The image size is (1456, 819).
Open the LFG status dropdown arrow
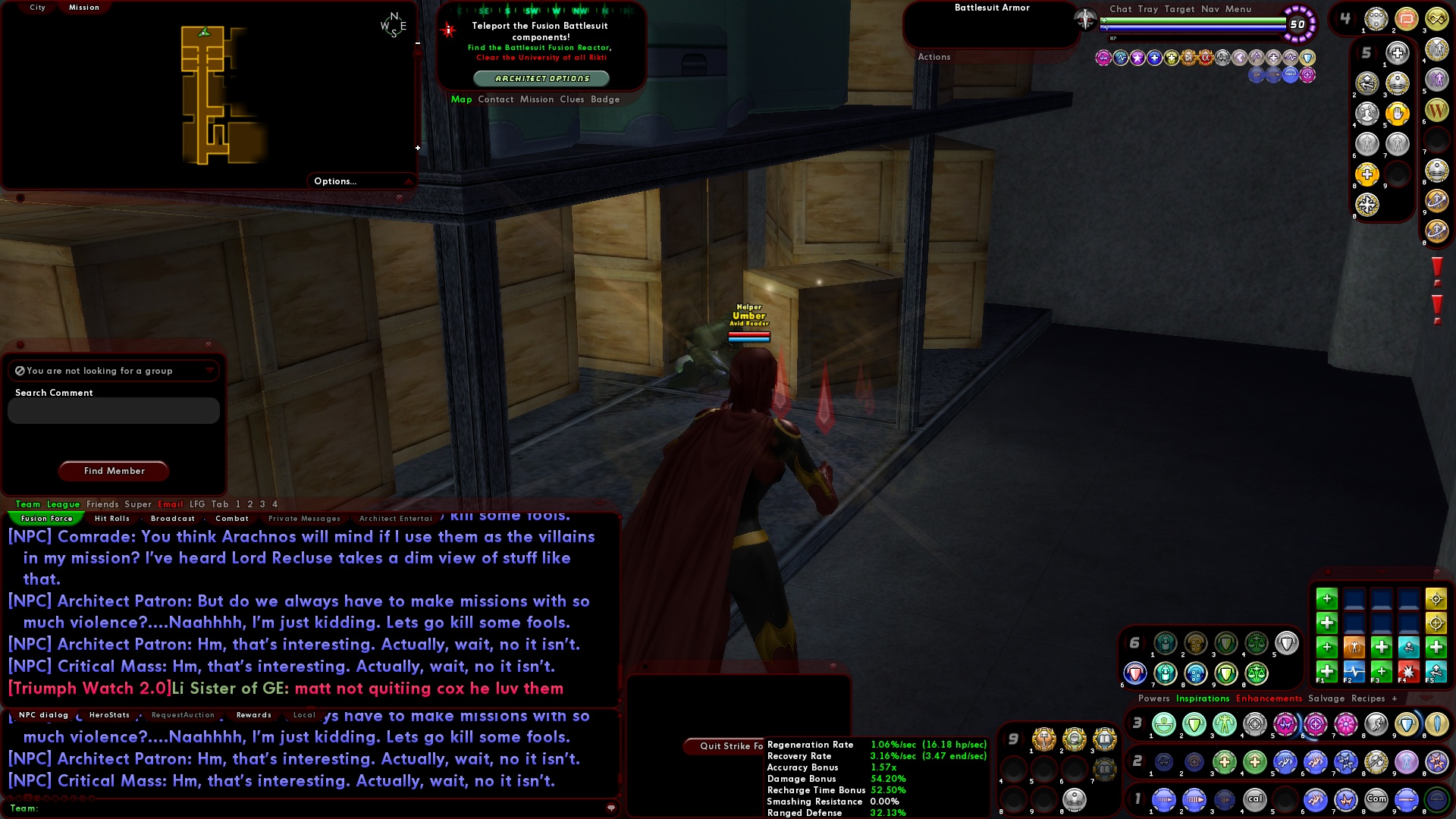click(x=210, y=370)
